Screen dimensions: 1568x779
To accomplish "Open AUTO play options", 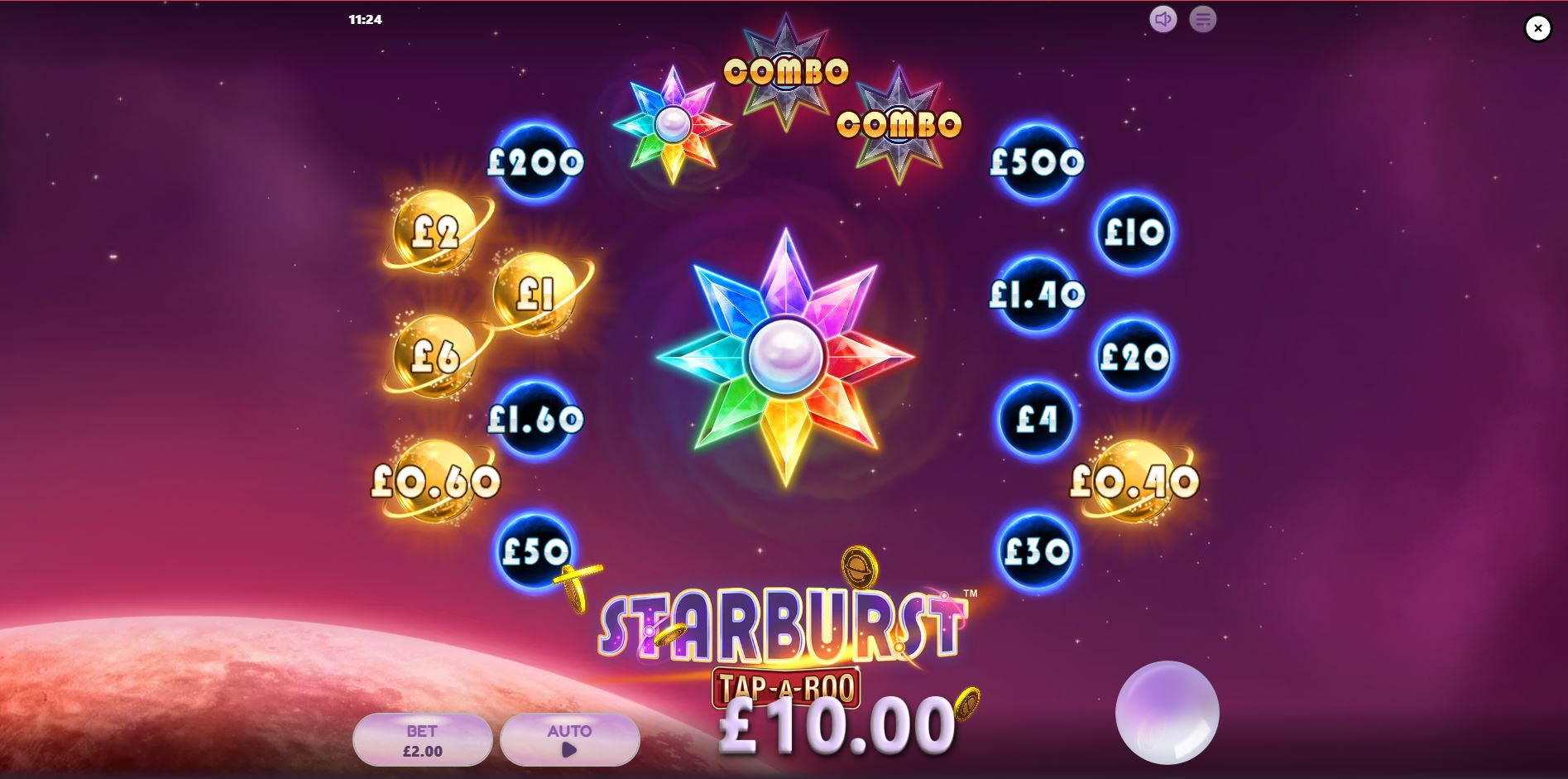I will point(569,739).
